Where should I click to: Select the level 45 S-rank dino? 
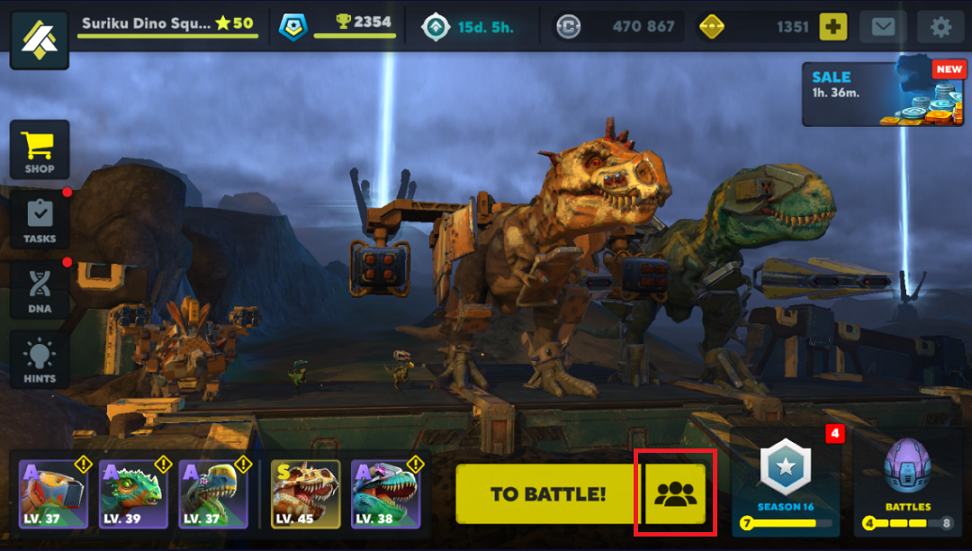pyautogui.click(x=306, y=494)
